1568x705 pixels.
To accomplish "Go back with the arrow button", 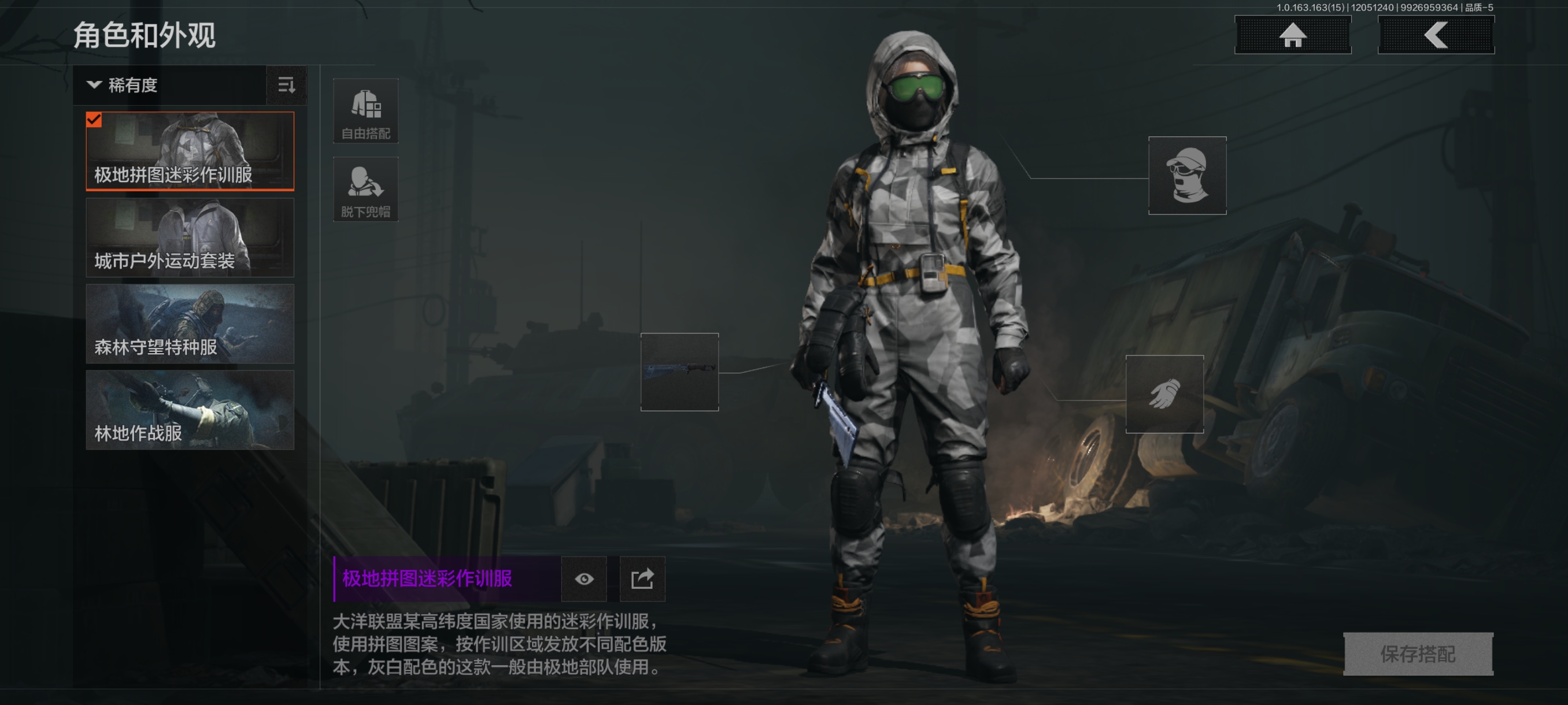I will point(1435,35).
